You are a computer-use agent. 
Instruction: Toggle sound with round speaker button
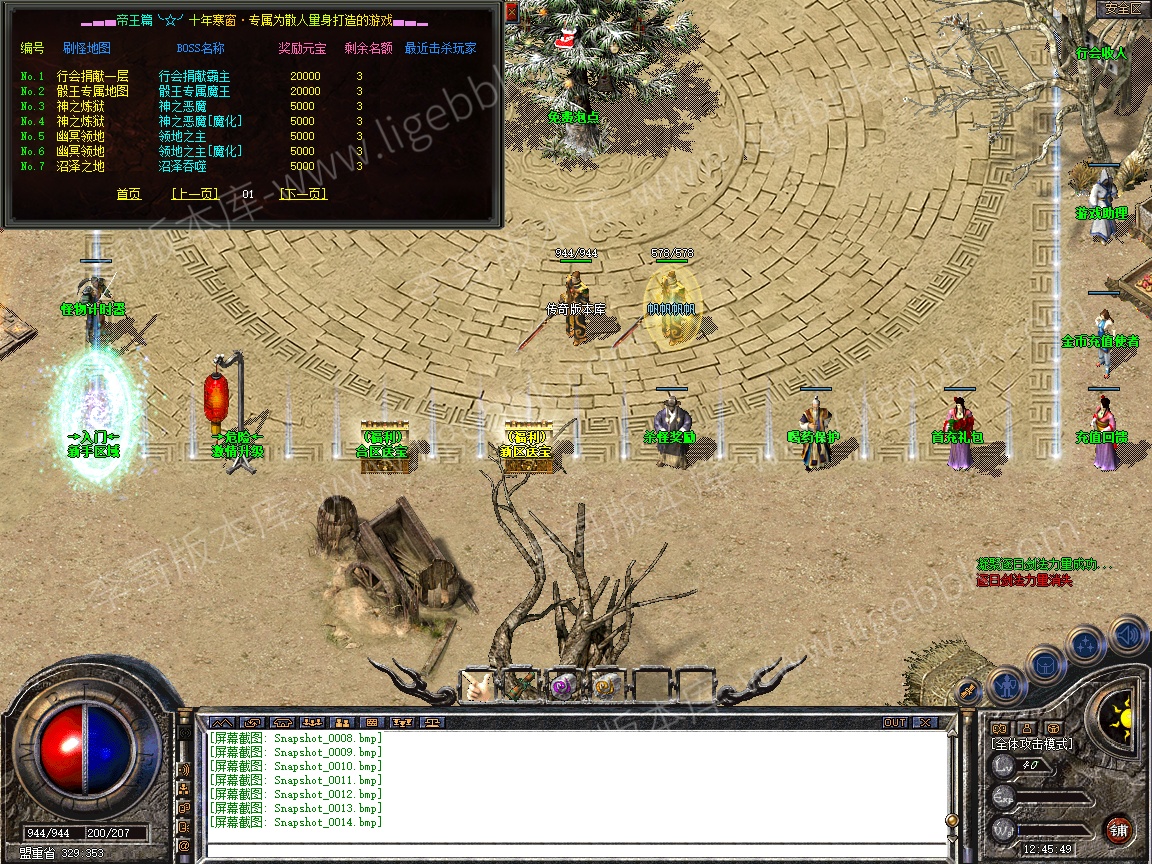coord(1128,634)
